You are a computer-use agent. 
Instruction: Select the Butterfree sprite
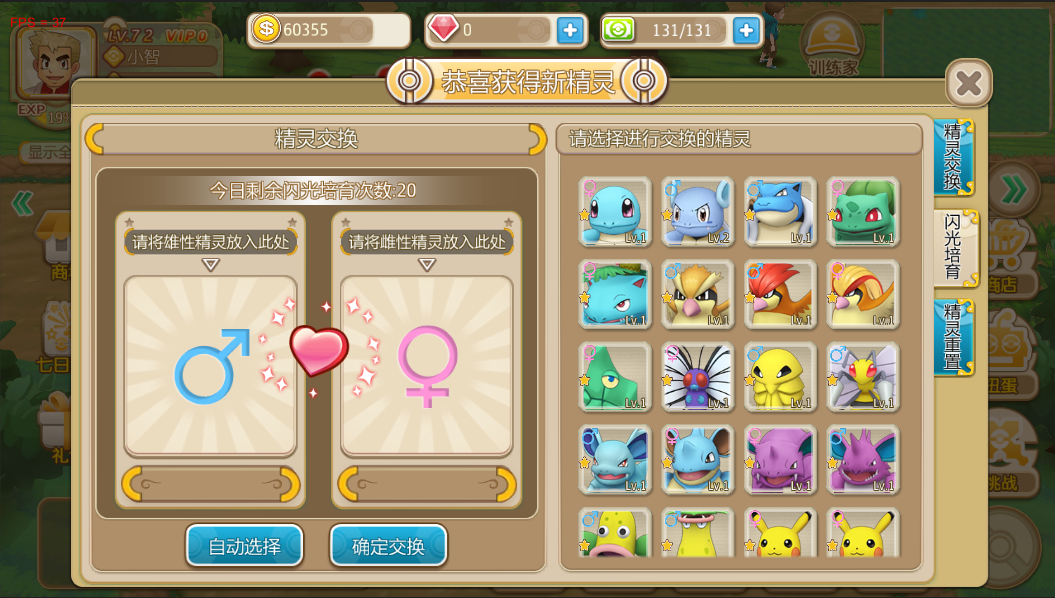tap(698, 377)
